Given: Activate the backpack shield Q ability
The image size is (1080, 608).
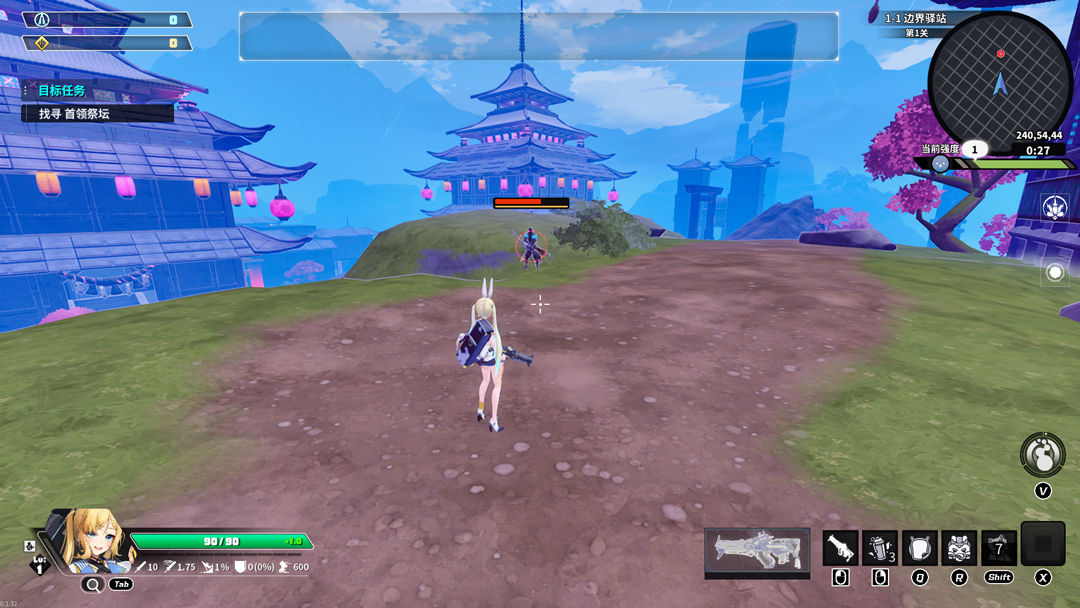Looking at the screenshot, I should 919,548.
